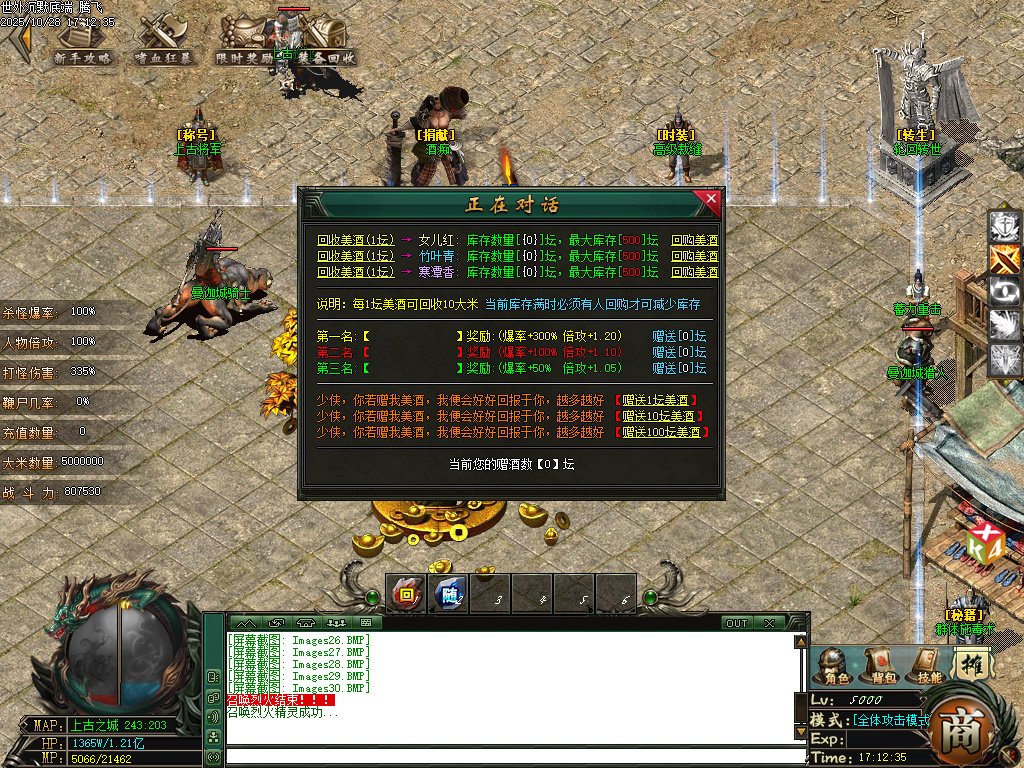This screenshot has width=1024, height=768.
Task: Close the 正在对话 dialogue window
Action: coord(711,198)
